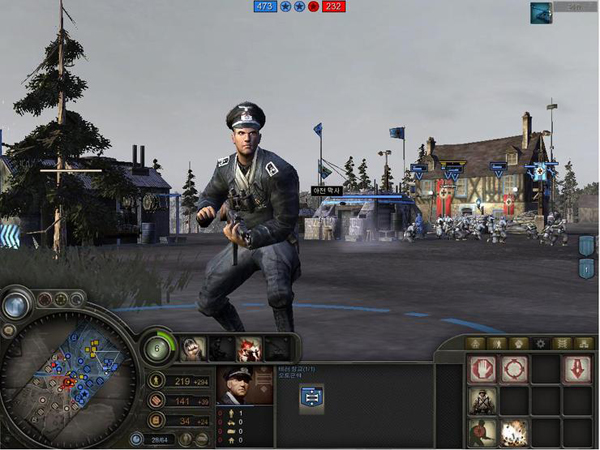Select the soldier portrait command icon
600x450 pixels.
click(x=483, y=401)
